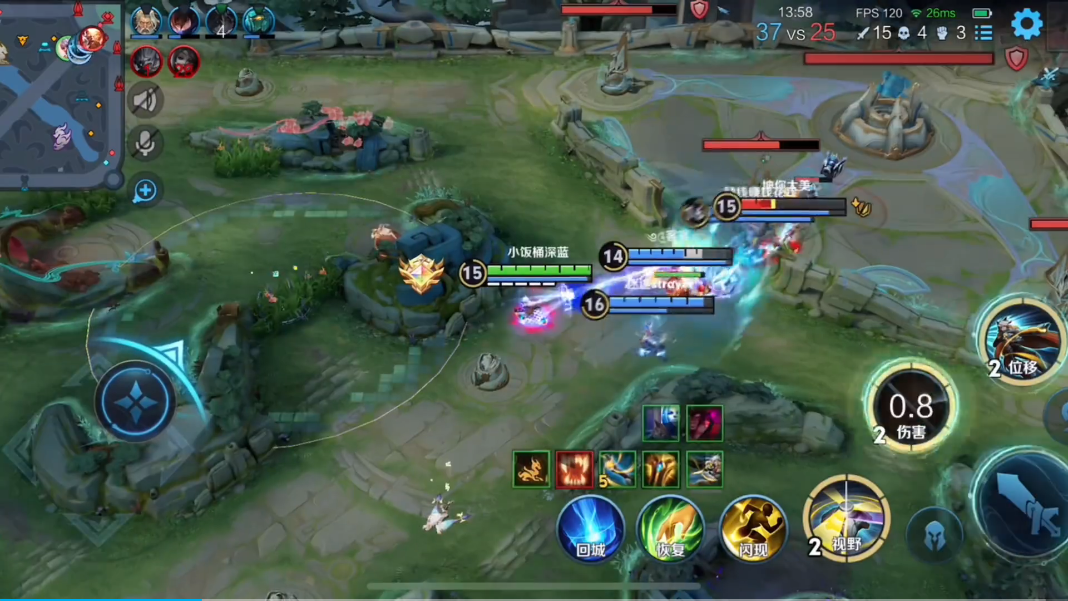The image size is (1068, 601).
Task: Select the teal armored teammate portrait
Action: pyautogui.click(x=258, y=21)
